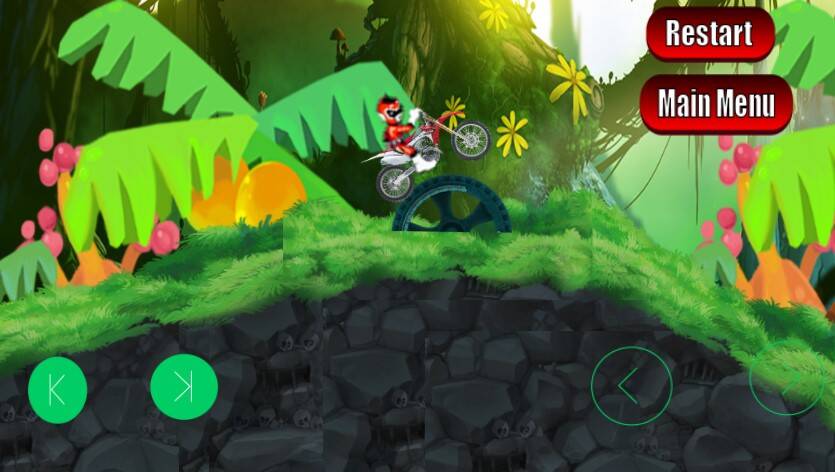The width and height of the screenshot is (835, 472).
Task: Tap the solid green skip-to-end arrow button
Action: pyautogui.click(x=184, y=388)
